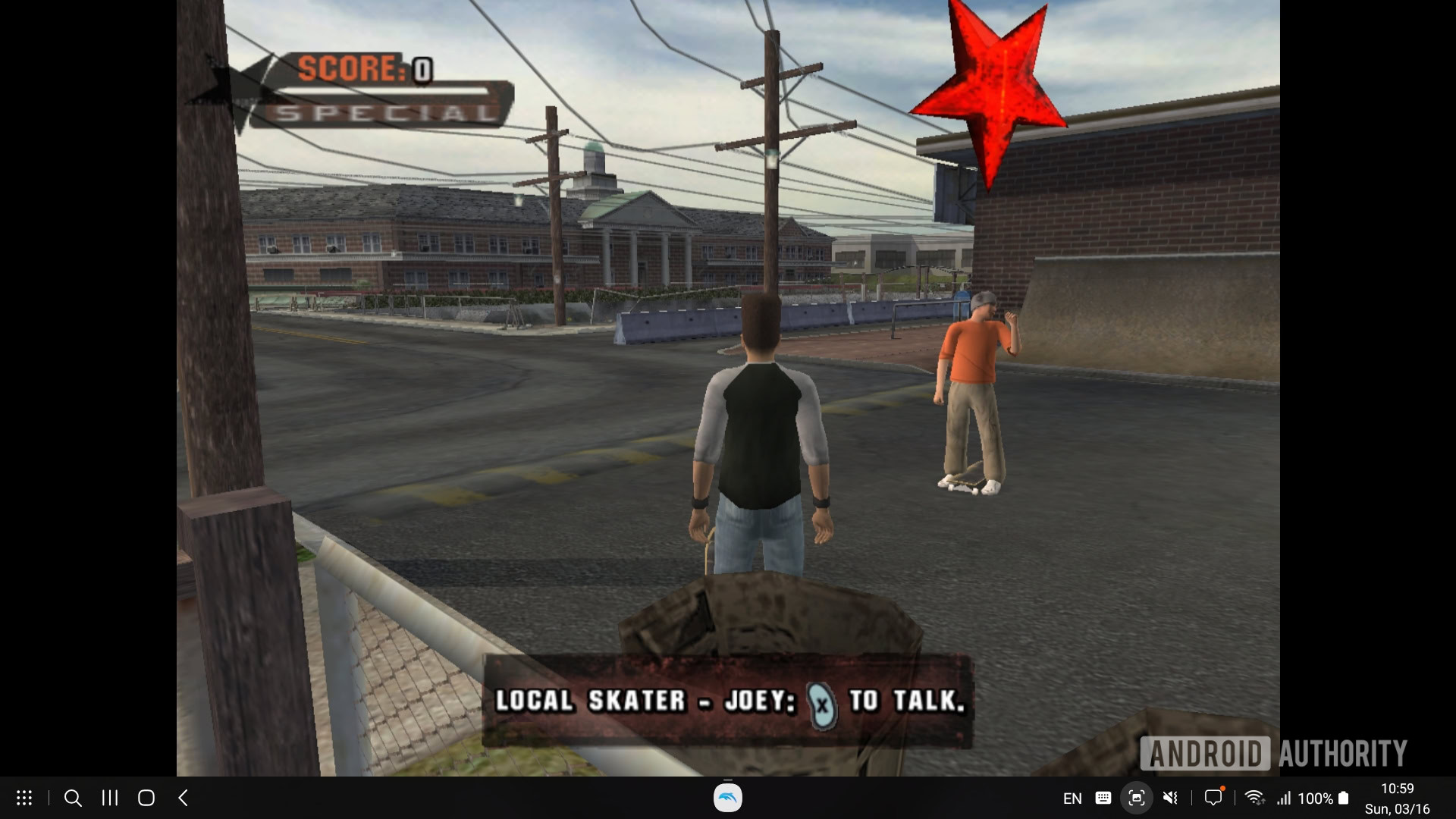1456x819 pixels.
Task: Open the Dolphin emulator icon in the taskbar
Action: (727, 798)
